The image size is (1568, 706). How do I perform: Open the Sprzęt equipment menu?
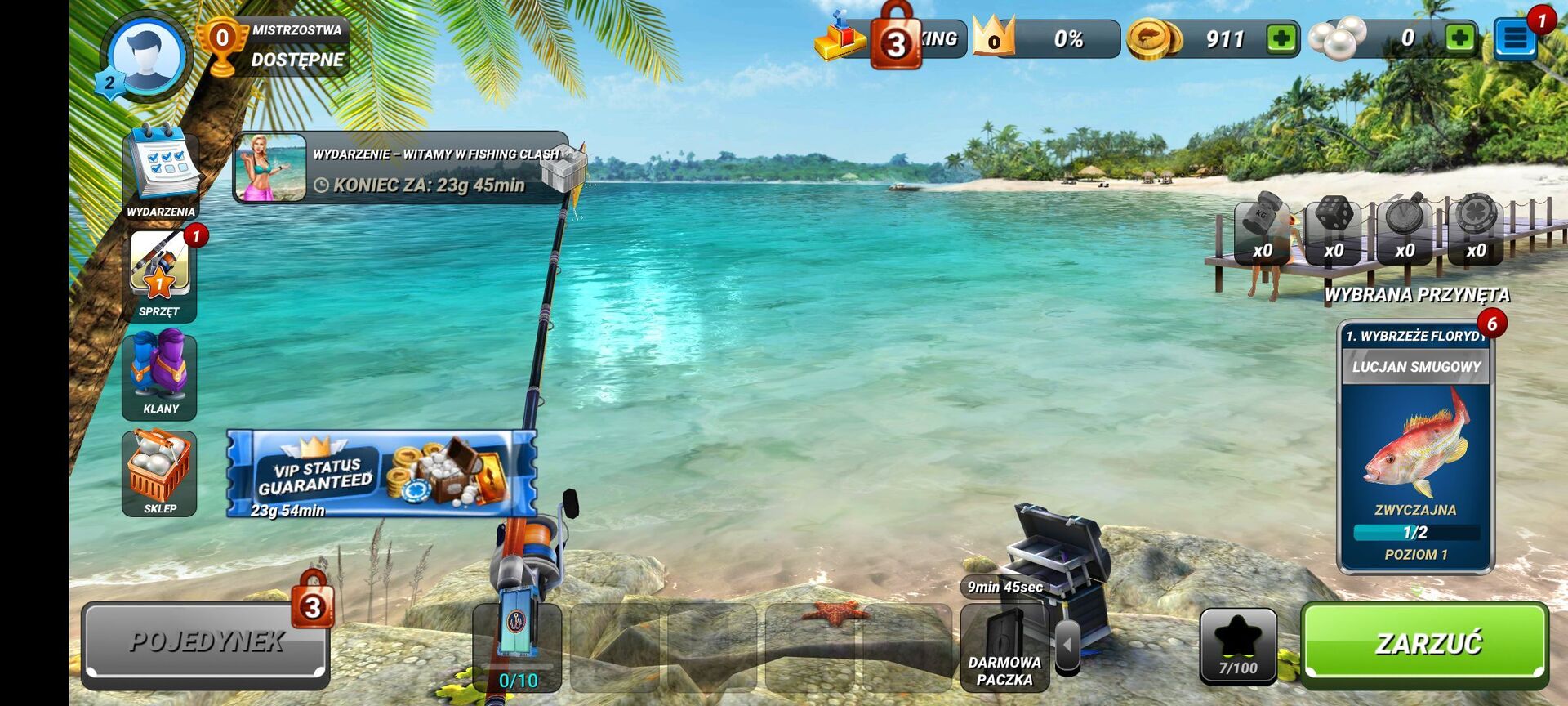[x=160, y=274]
